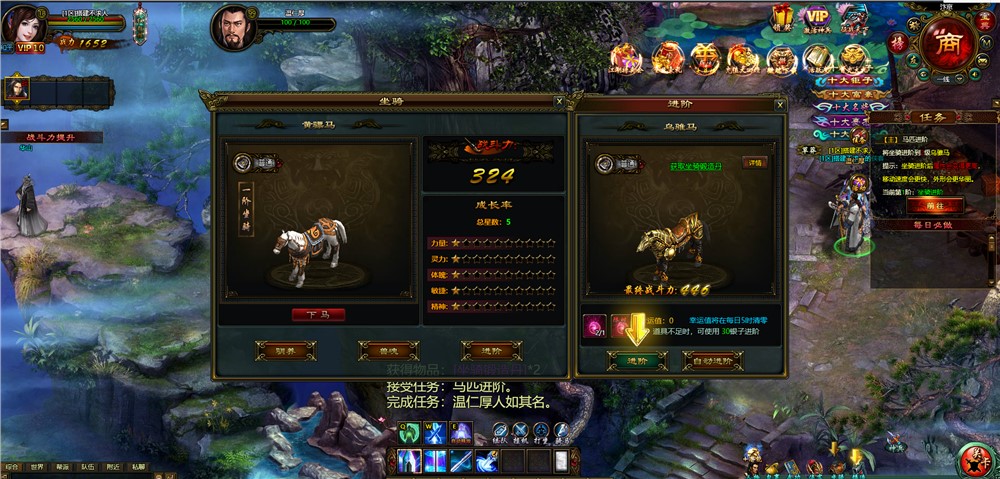Start 自动进阶 auto advancement

pos(713,360)
